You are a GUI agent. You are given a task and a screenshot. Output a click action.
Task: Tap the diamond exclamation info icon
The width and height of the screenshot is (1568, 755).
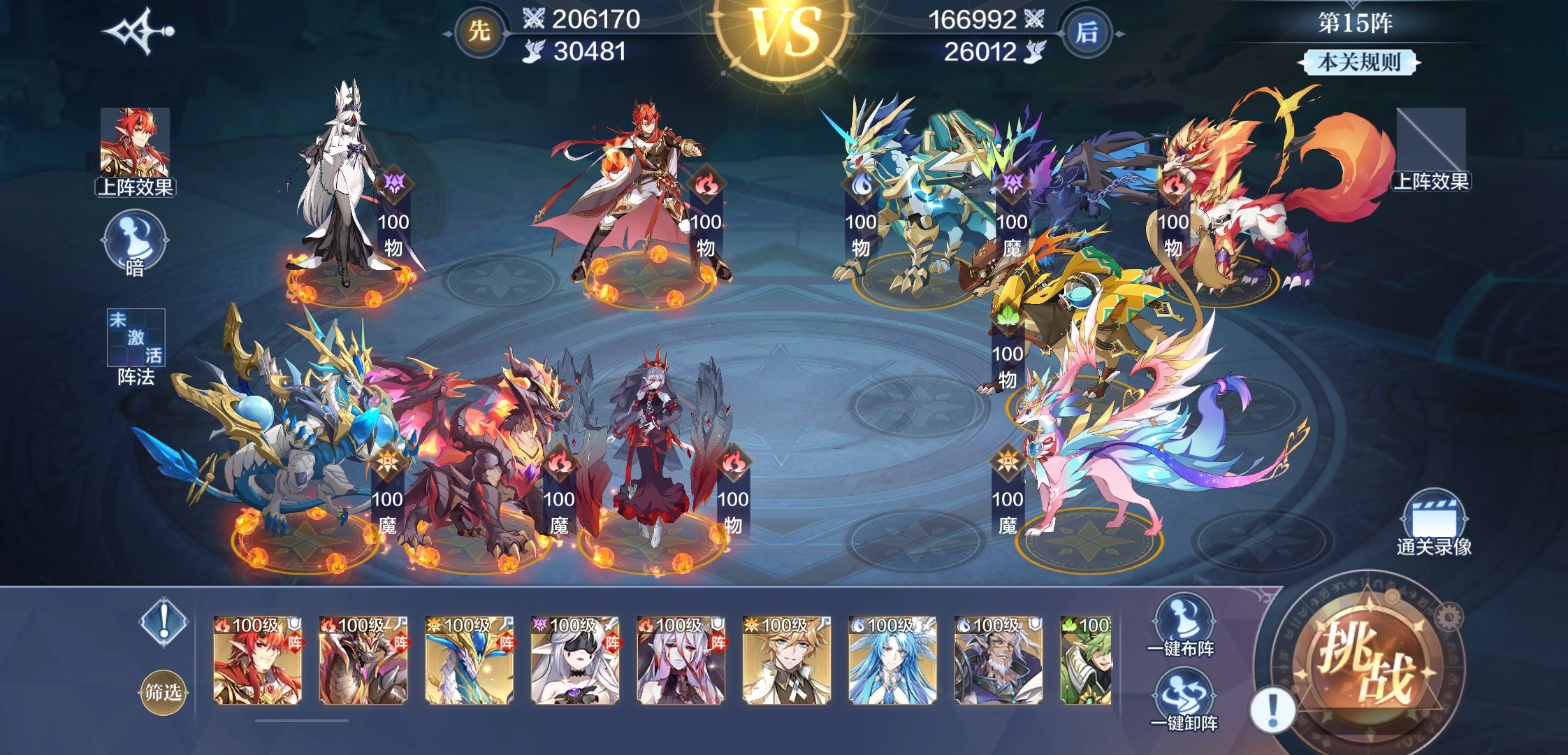tap(164, 620)
